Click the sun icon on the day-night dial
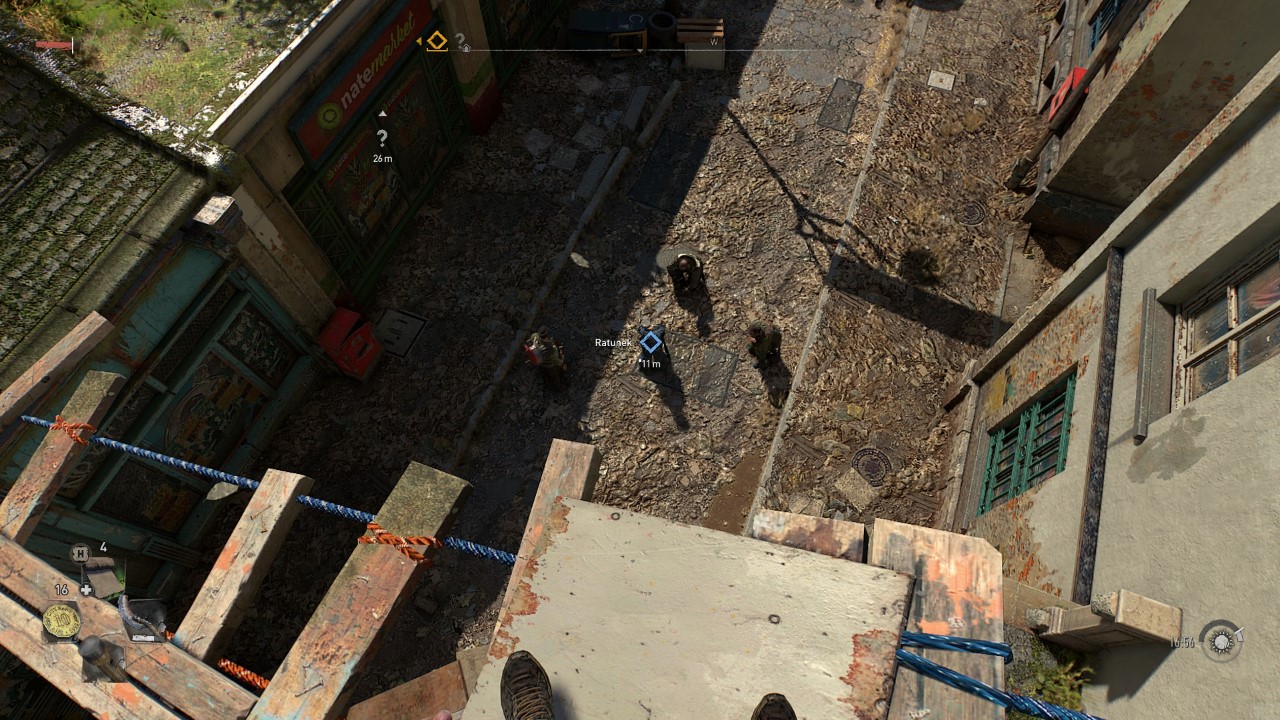 [x=1221, y=641]
